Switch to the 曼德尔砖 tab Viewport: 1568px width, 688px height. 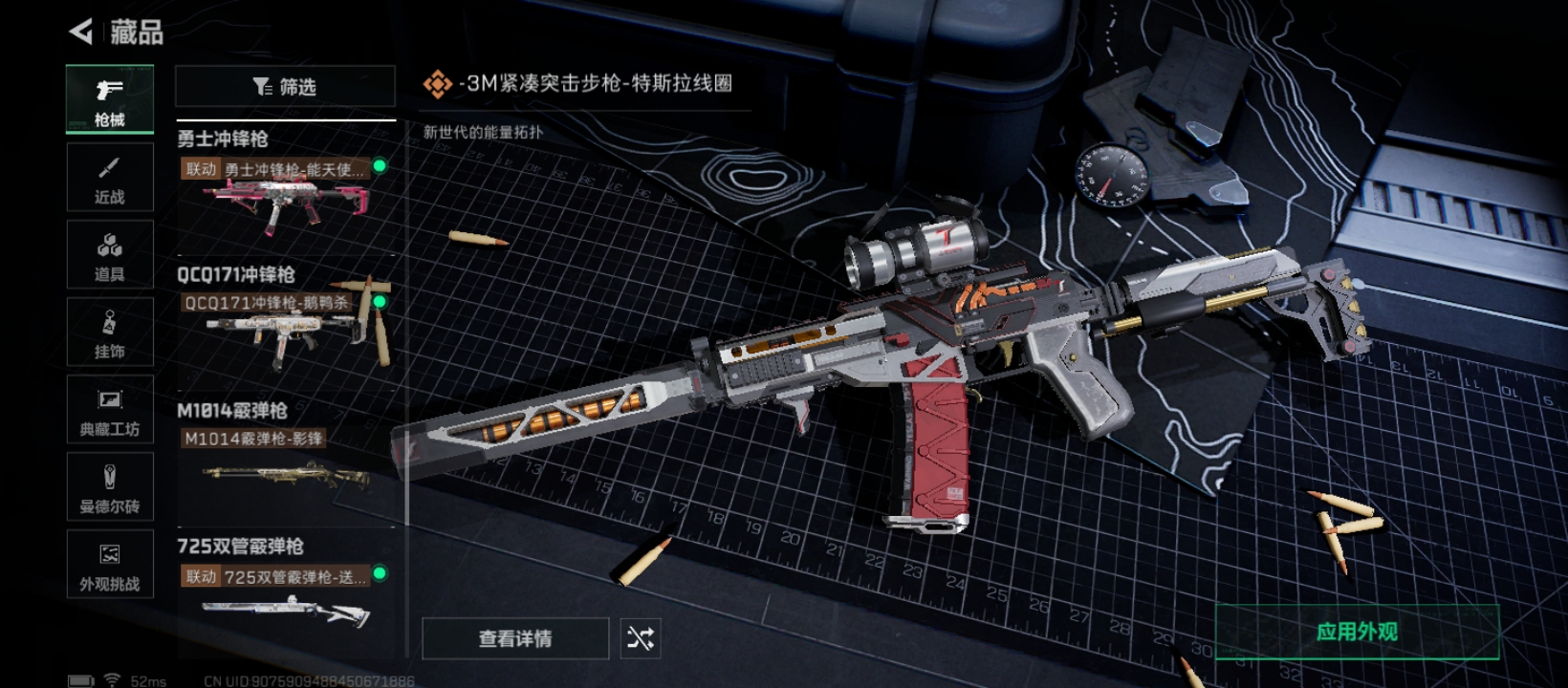[x=110, y=487]
